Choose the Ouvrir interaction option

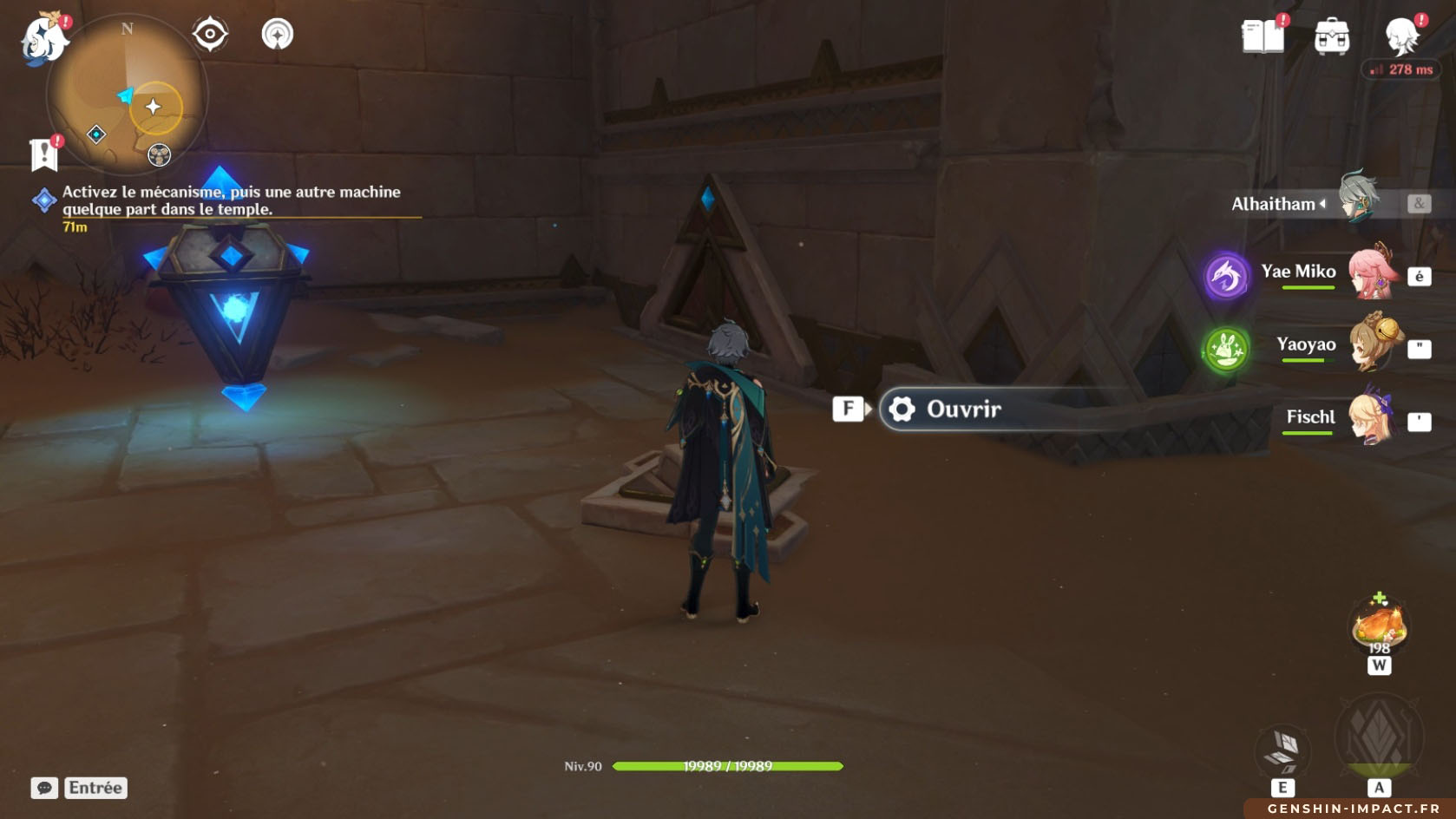tap(963, 409)
